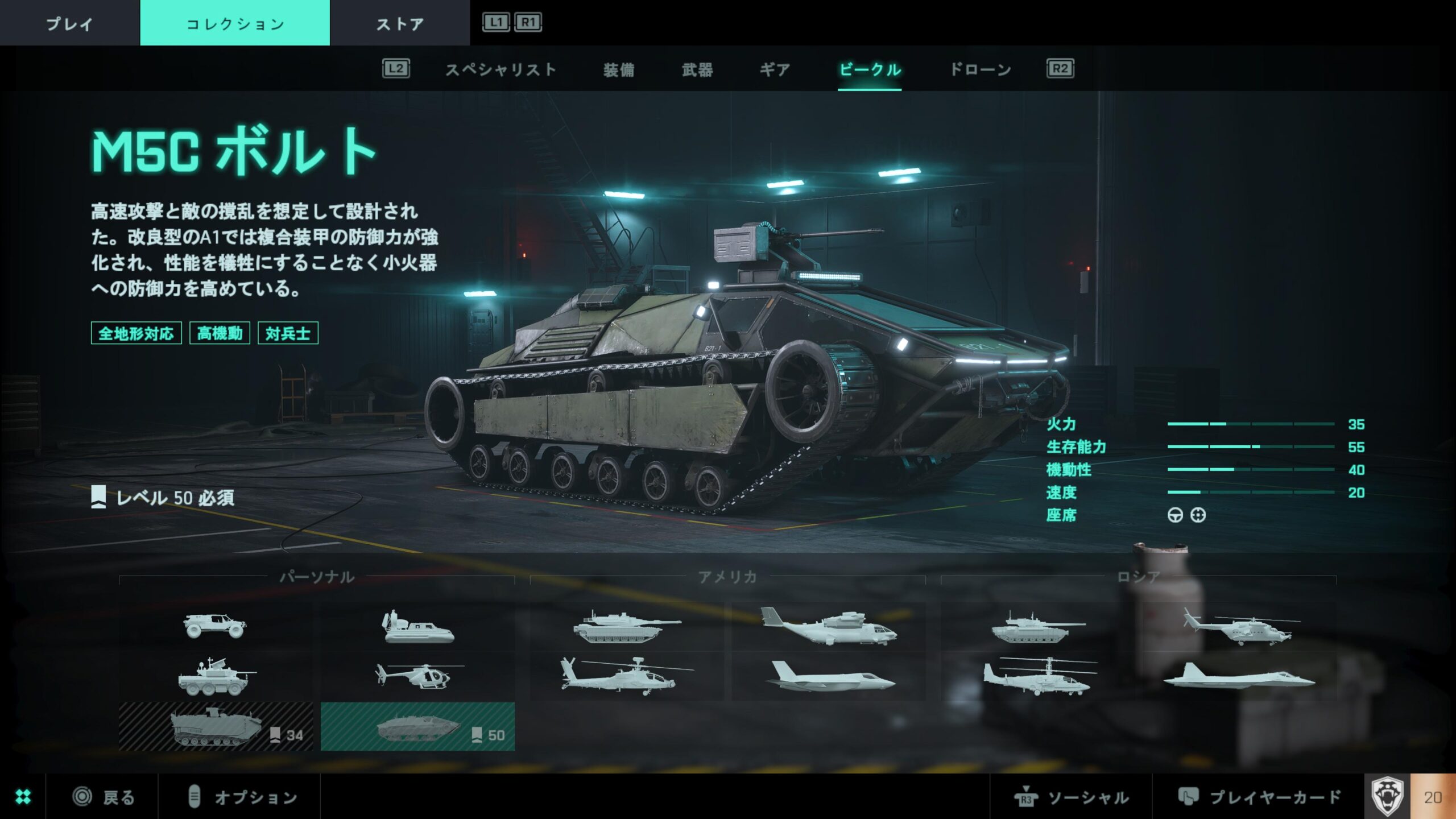Select the wheeled armored car tile

[x=215, y=677]
